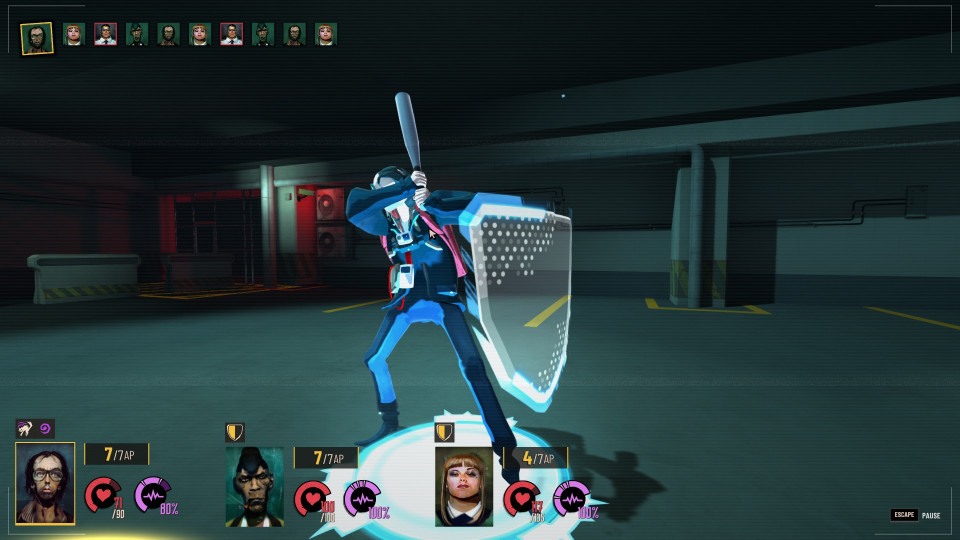
Task: Inspect the purple spiral status icon
Action: point(46,428)
